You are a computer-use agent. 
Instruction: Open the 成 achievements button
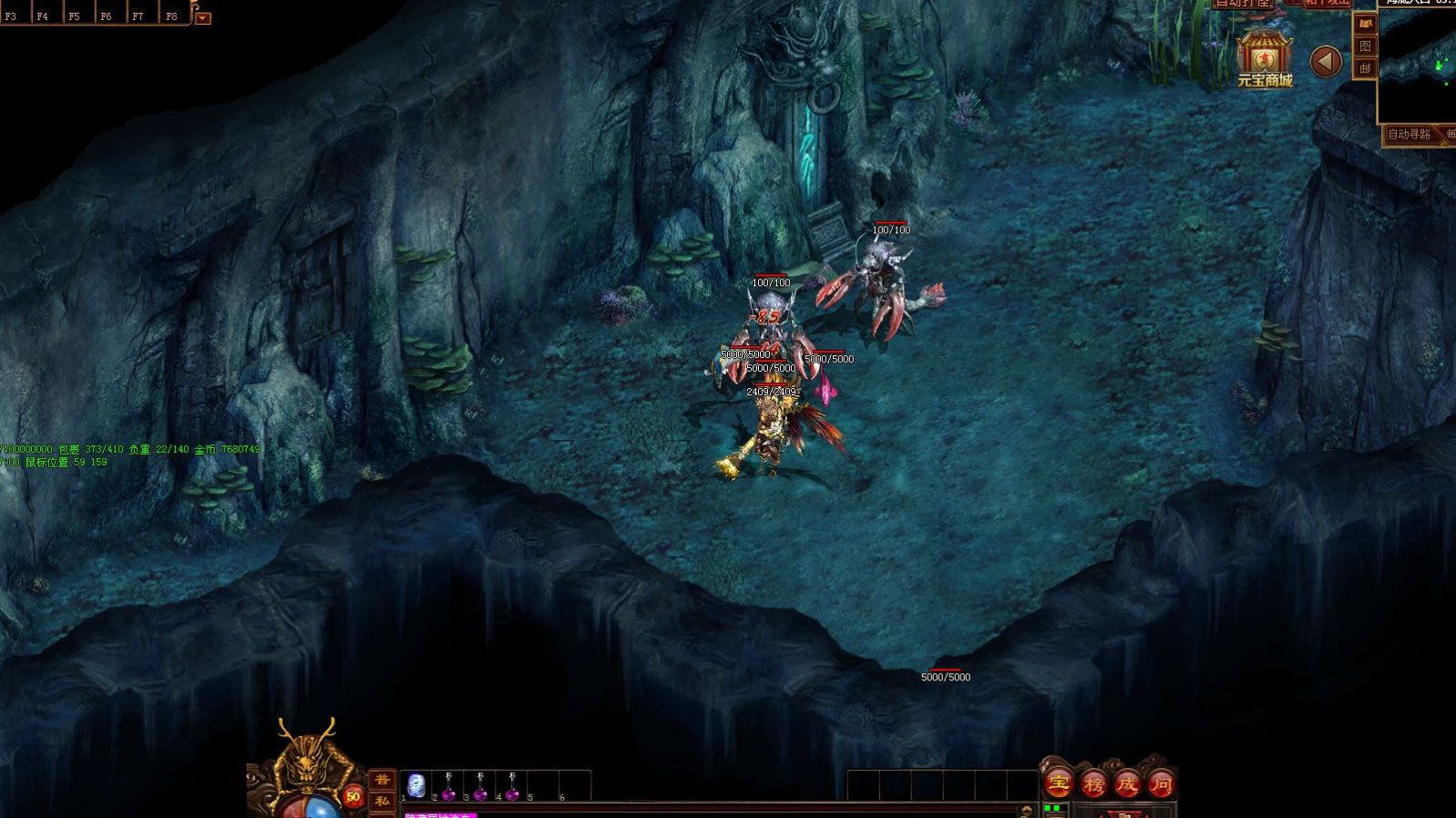pyautogui.click(x=1128, y=782)
